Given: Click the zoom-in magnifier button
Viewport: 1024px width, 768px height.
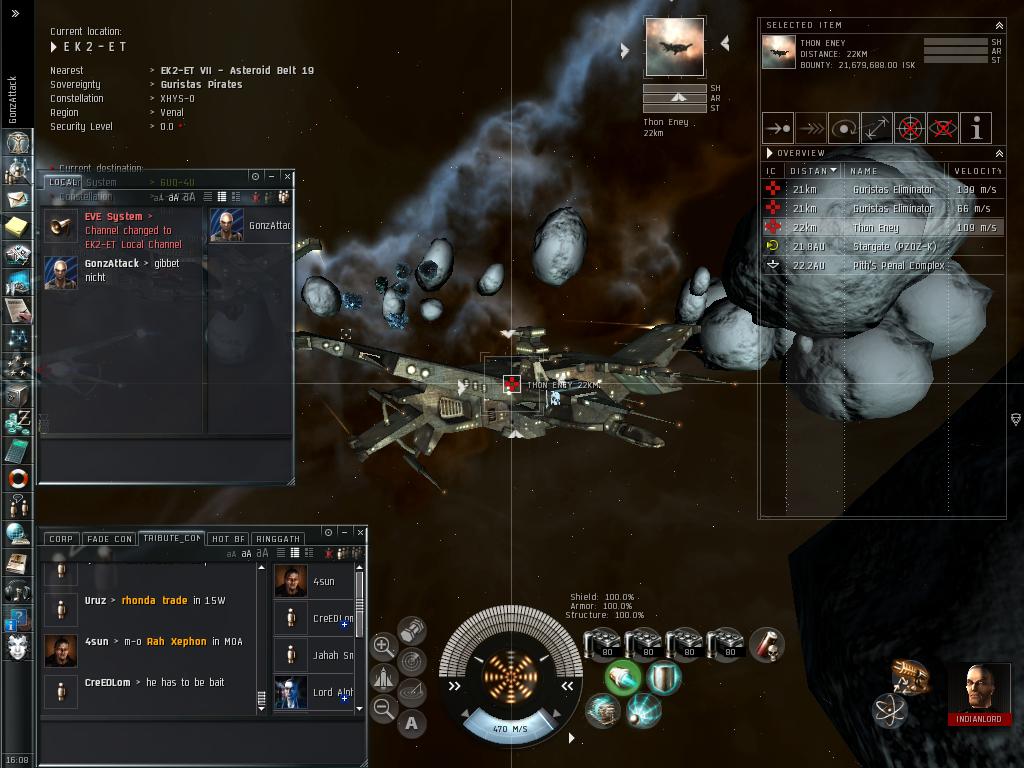Looking at the screenshot, I should (383, 646).
